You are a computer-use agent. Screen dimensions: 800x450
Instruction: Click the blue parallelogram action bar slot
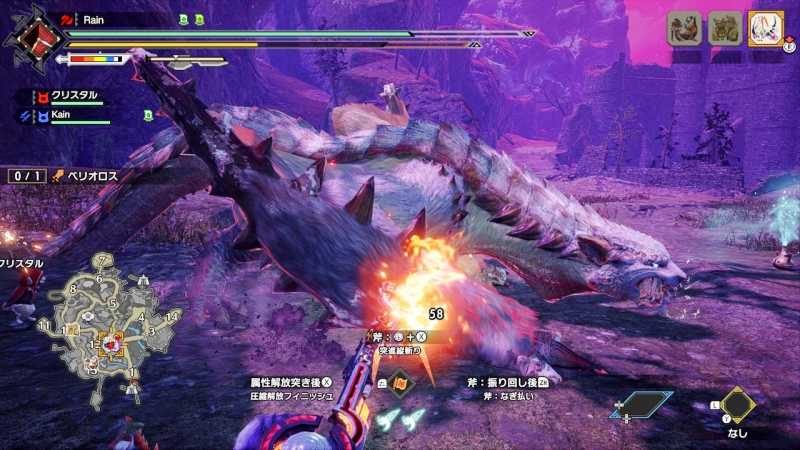coord(641,405)
